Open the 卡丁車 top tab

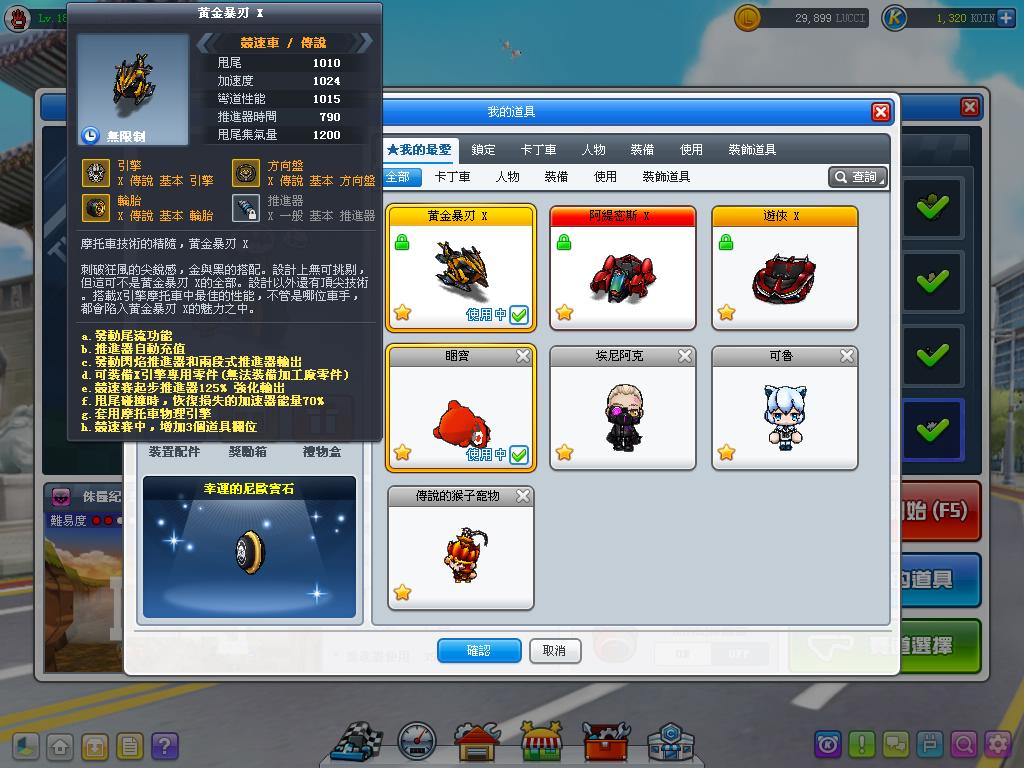point(538,150)
